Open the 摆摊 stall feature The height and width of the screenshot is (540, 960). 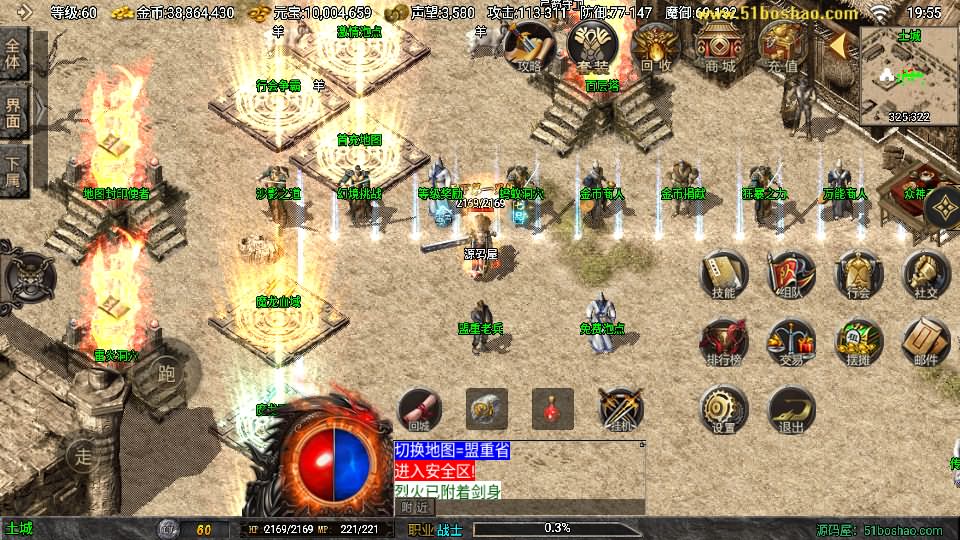click(858, 342)
